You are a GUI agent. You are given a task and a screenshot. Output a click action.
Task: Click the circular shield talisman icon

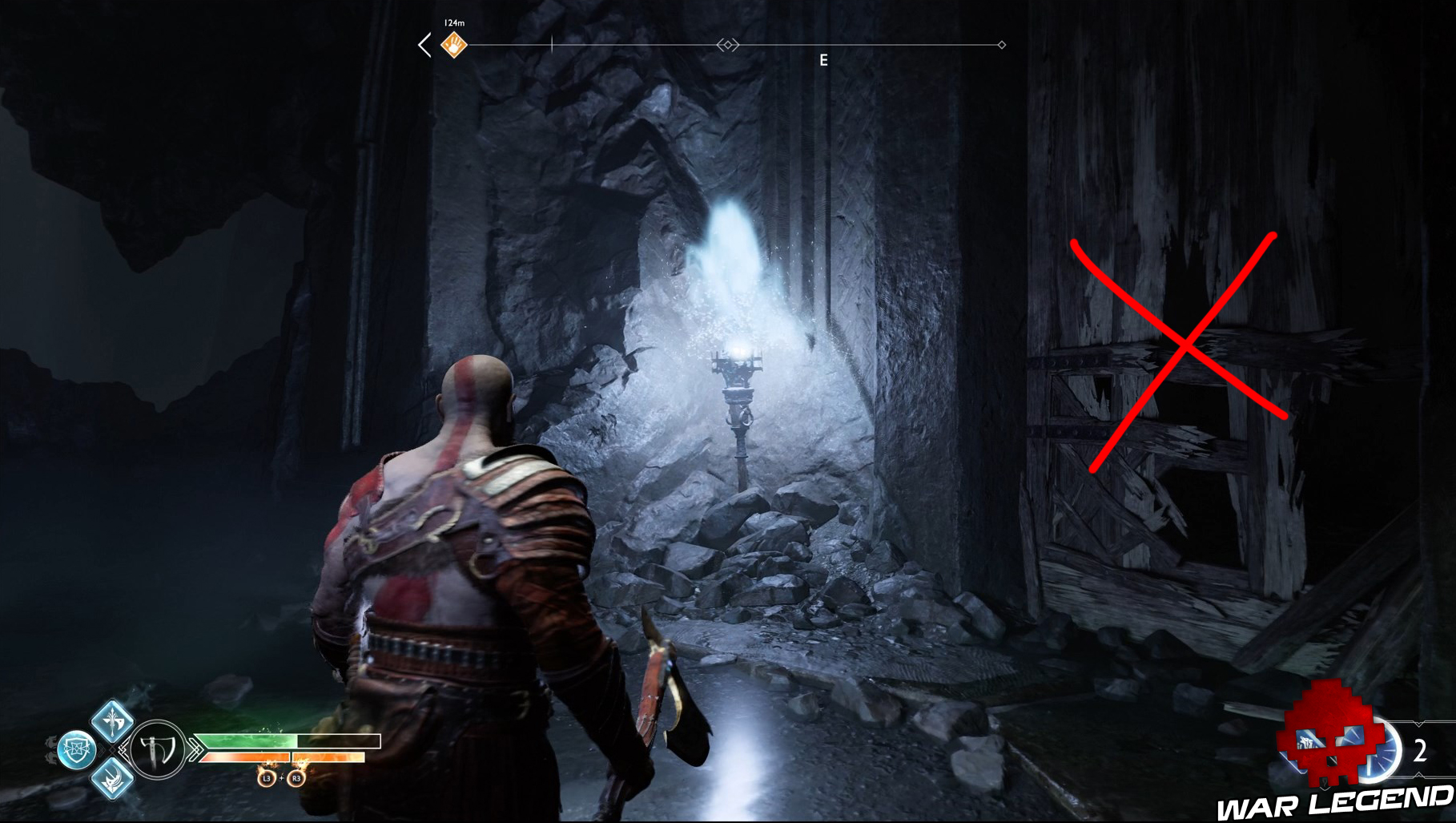click(78, 748)
